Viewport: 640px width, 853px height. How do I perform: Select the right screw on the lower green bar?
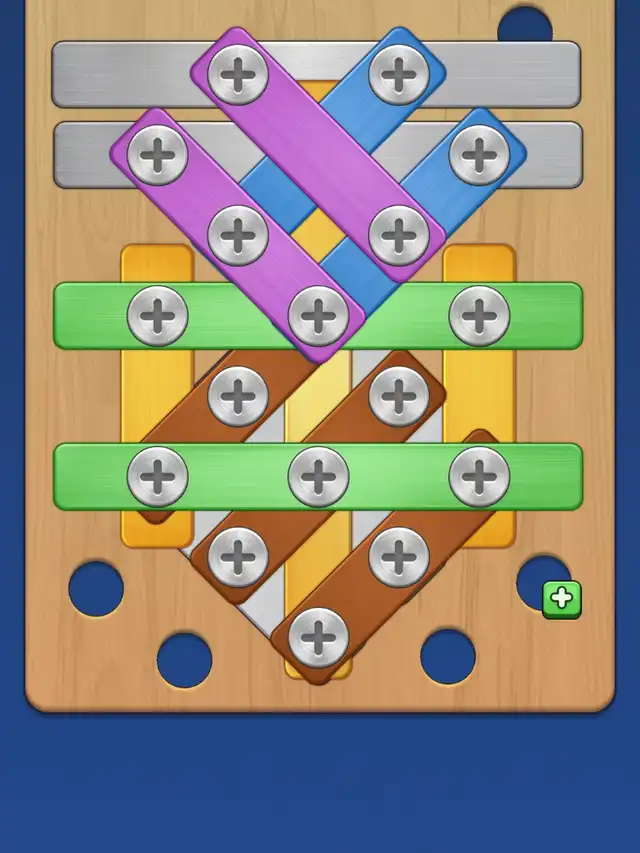pyautogui.click(x=479, y=476)
